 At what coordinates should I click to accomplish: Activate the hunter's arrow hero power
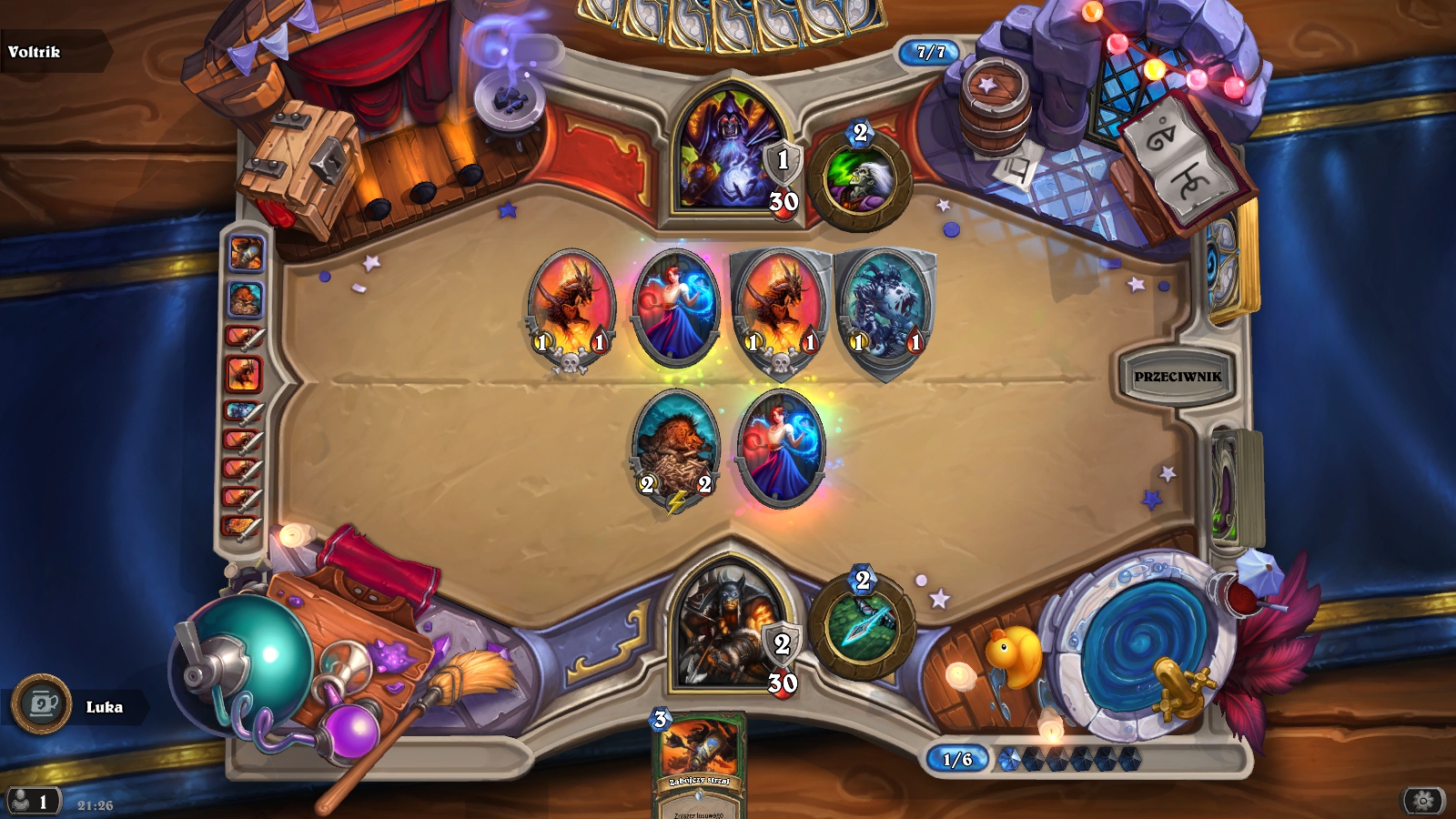(x=861, y=625)
